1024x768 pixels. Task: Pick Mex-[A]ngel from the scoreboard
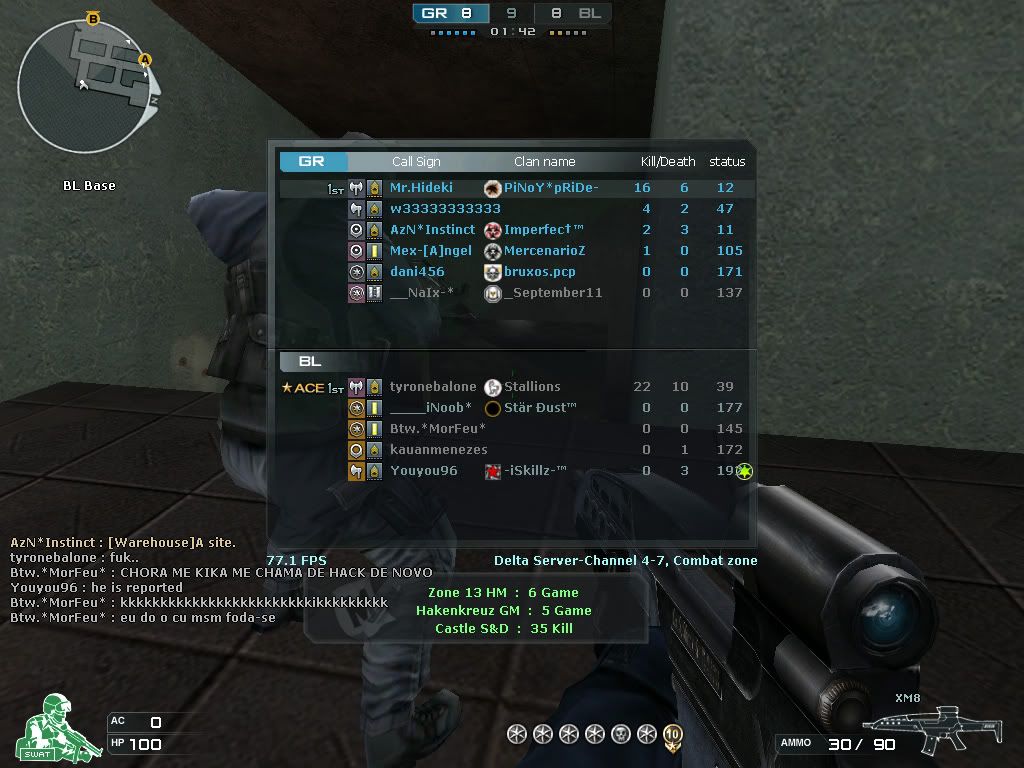point(430,251)
